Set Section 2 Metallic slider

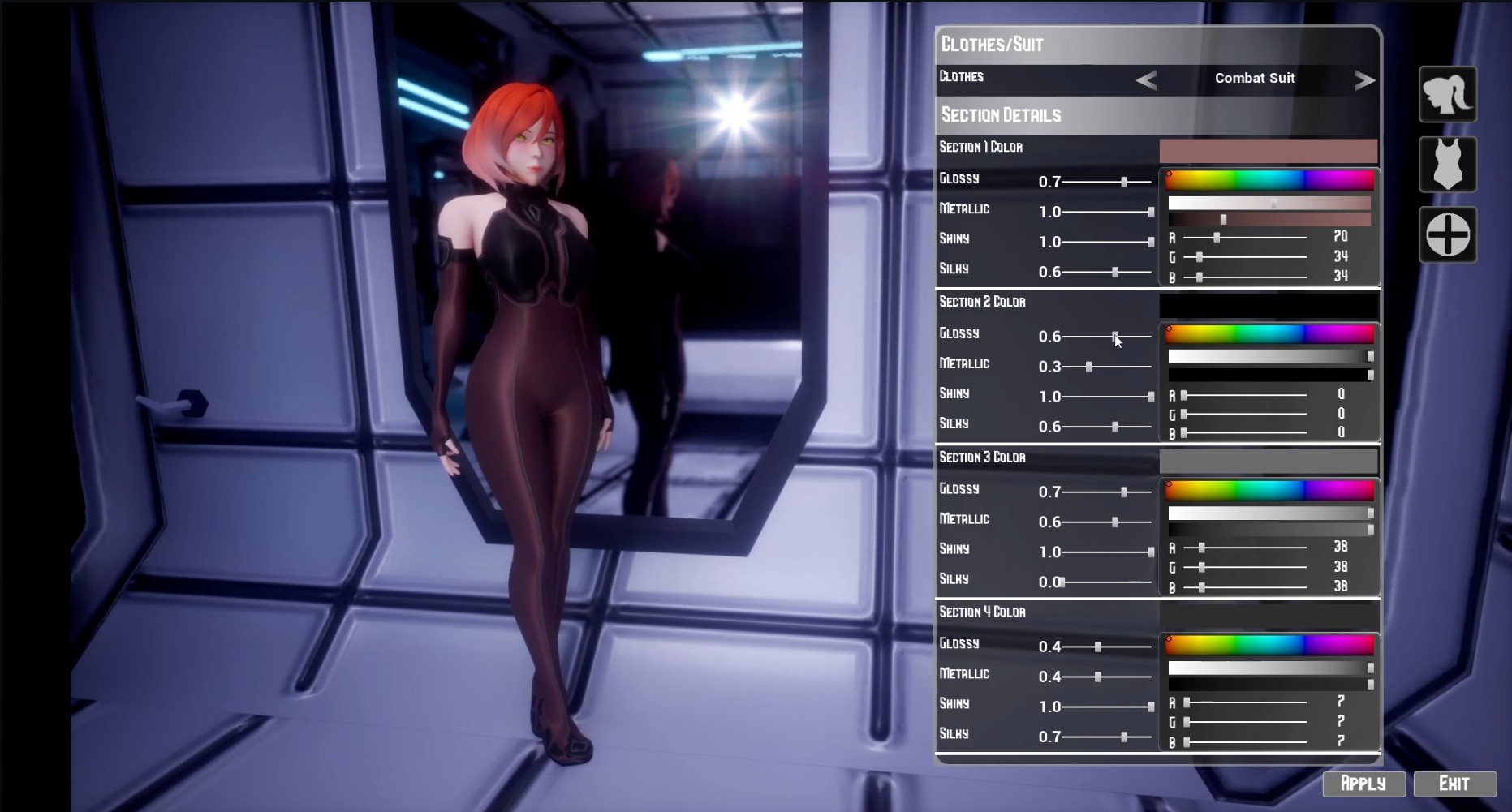[x=1089, y=367]
